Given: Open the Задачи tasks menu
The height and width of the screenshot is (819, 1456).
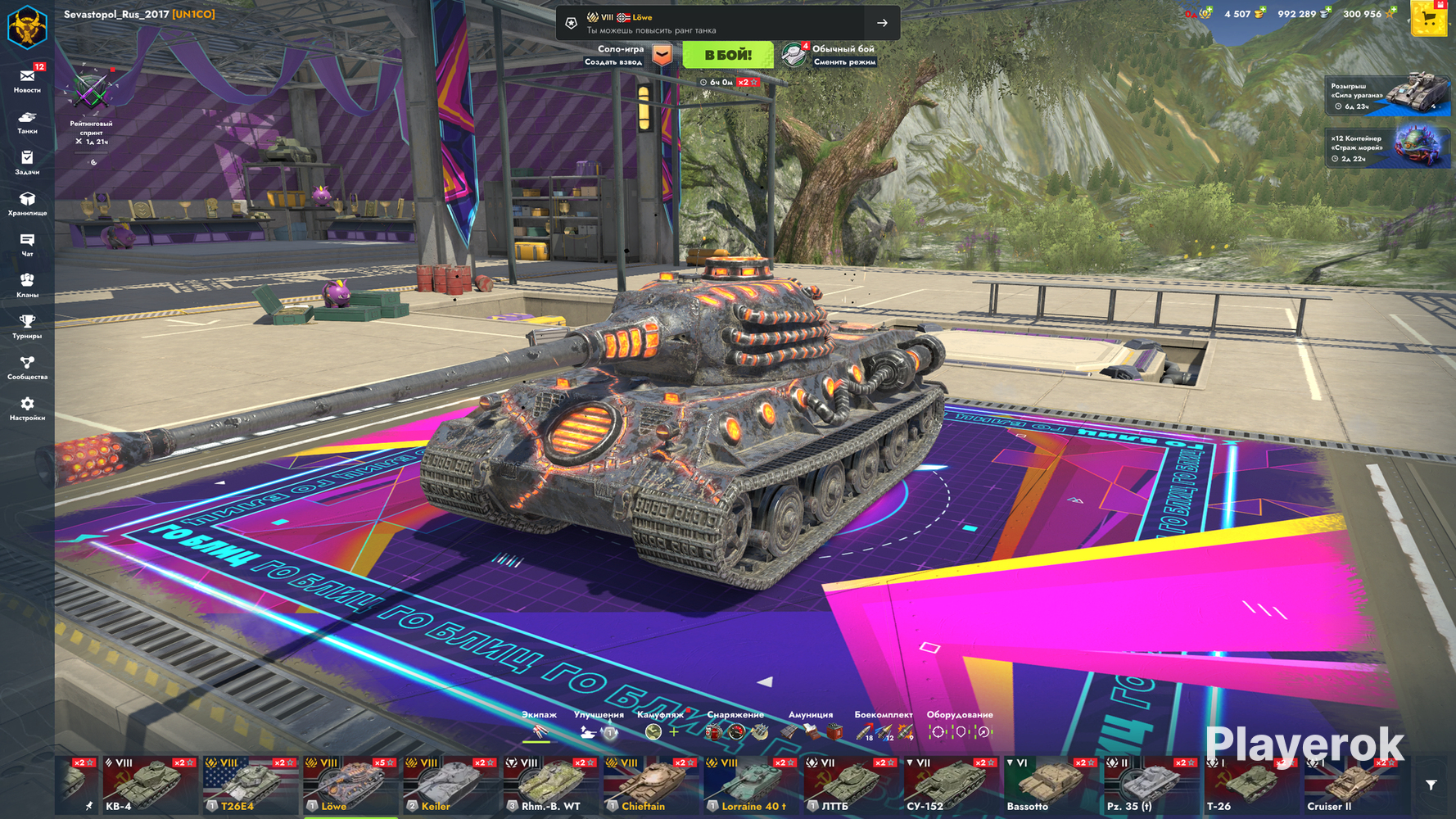Looking at the screenshot, I should [x=27, y=161].
